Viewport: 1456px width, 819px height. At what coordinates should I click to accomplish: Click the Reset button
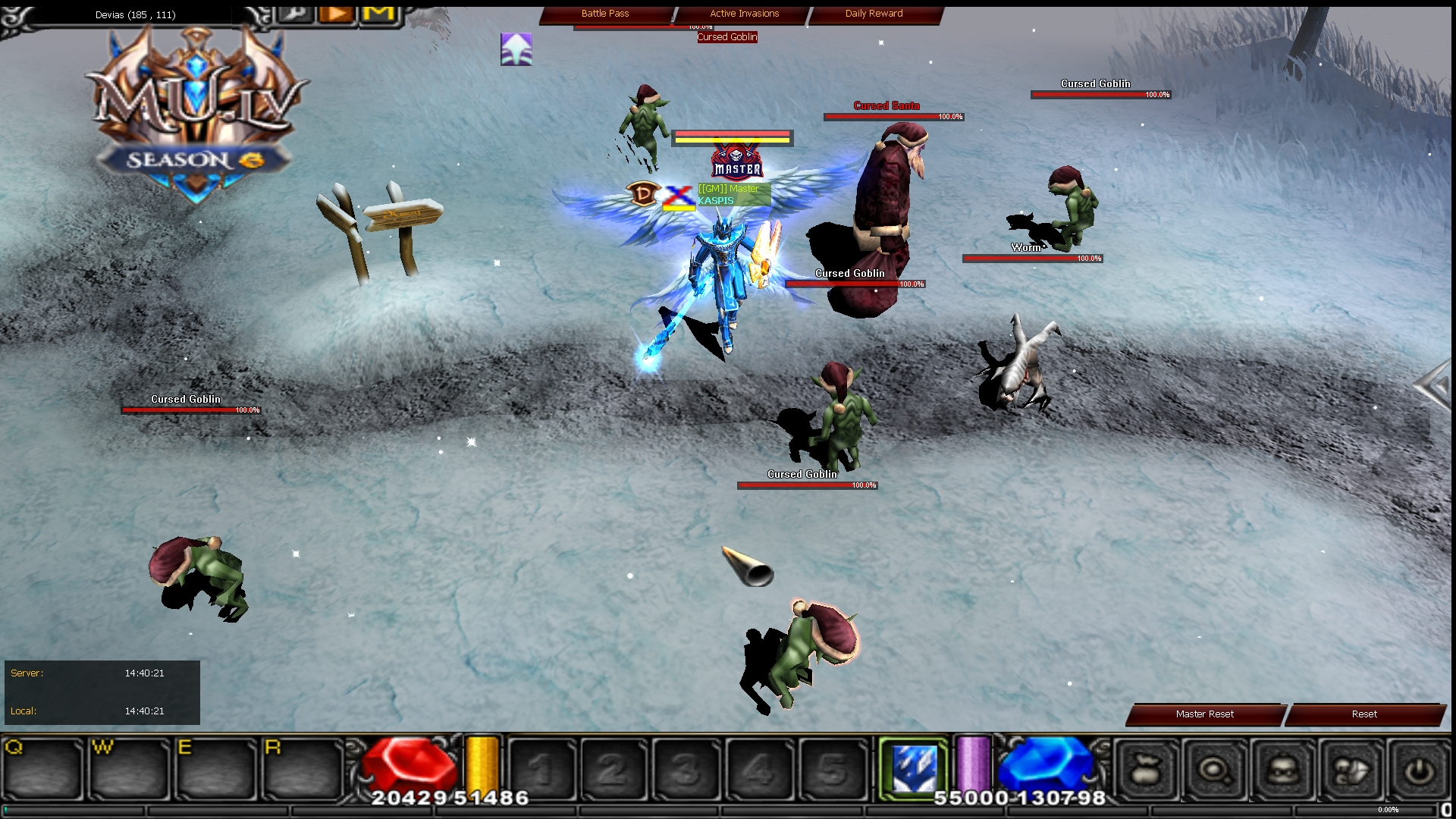(x=1363, y=714)
